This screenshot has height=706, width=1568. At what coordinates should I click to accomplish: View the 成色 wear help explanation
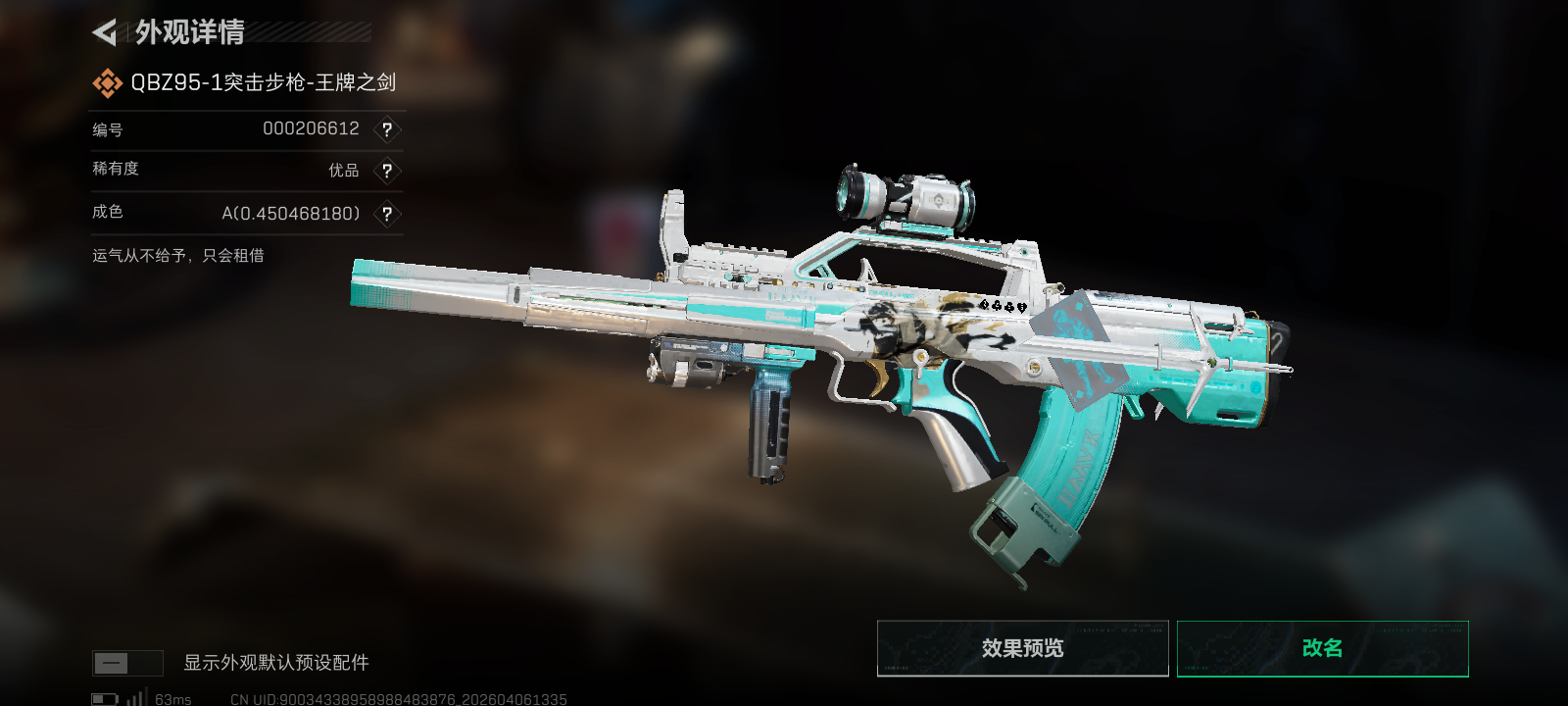click(x=387, y=214)
